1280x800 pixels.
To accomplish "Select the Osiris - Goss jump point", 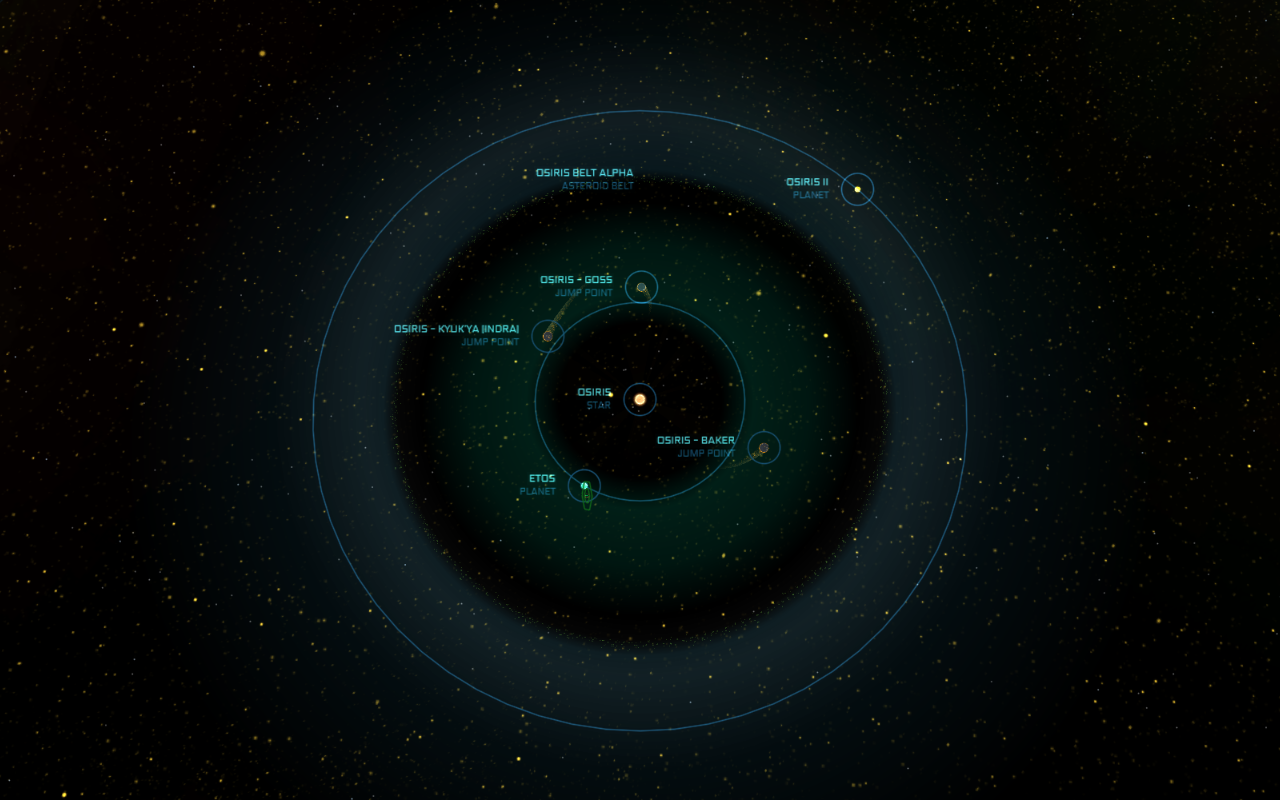I will coord(641,288).
